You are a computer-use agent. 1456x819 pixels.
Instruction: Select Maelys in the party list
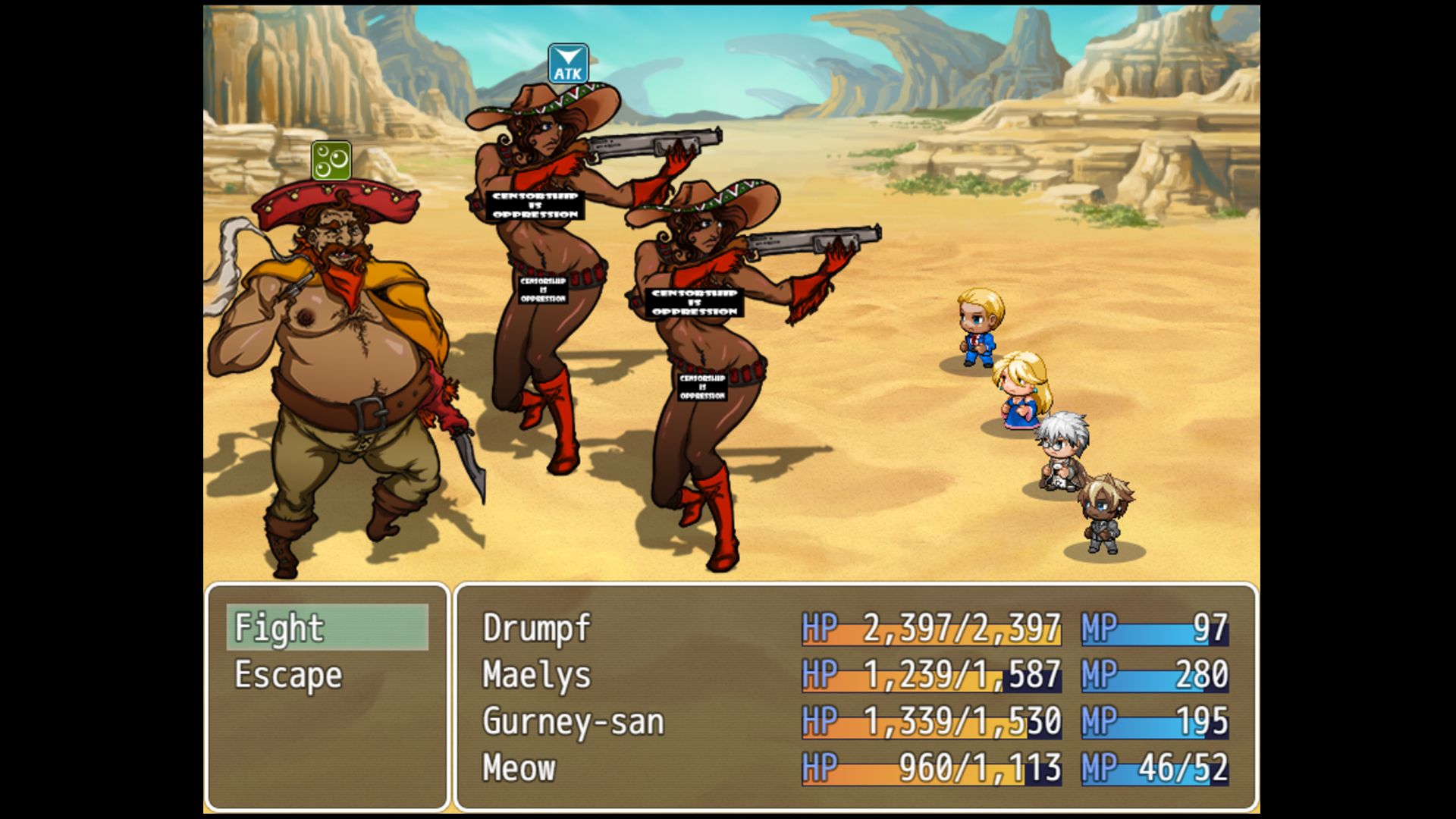(855, 675)
